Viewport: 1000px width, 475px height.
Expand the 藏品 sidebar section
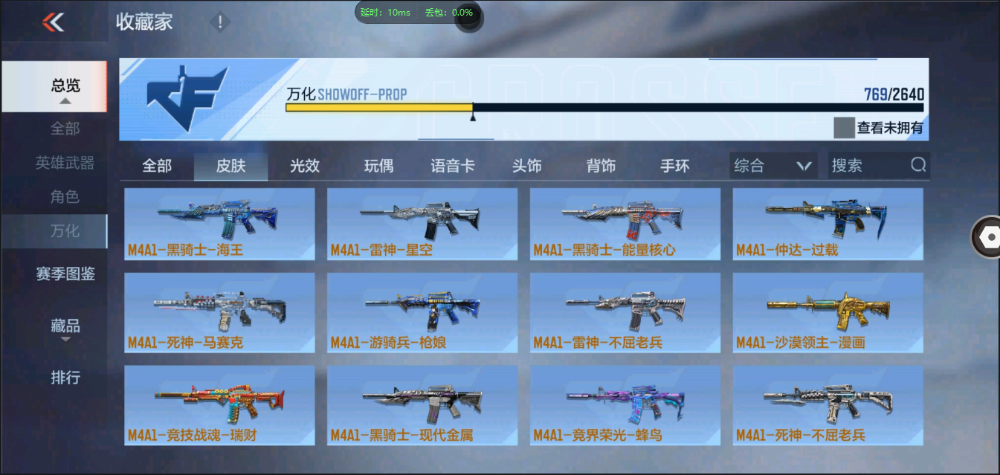[65, 326]
